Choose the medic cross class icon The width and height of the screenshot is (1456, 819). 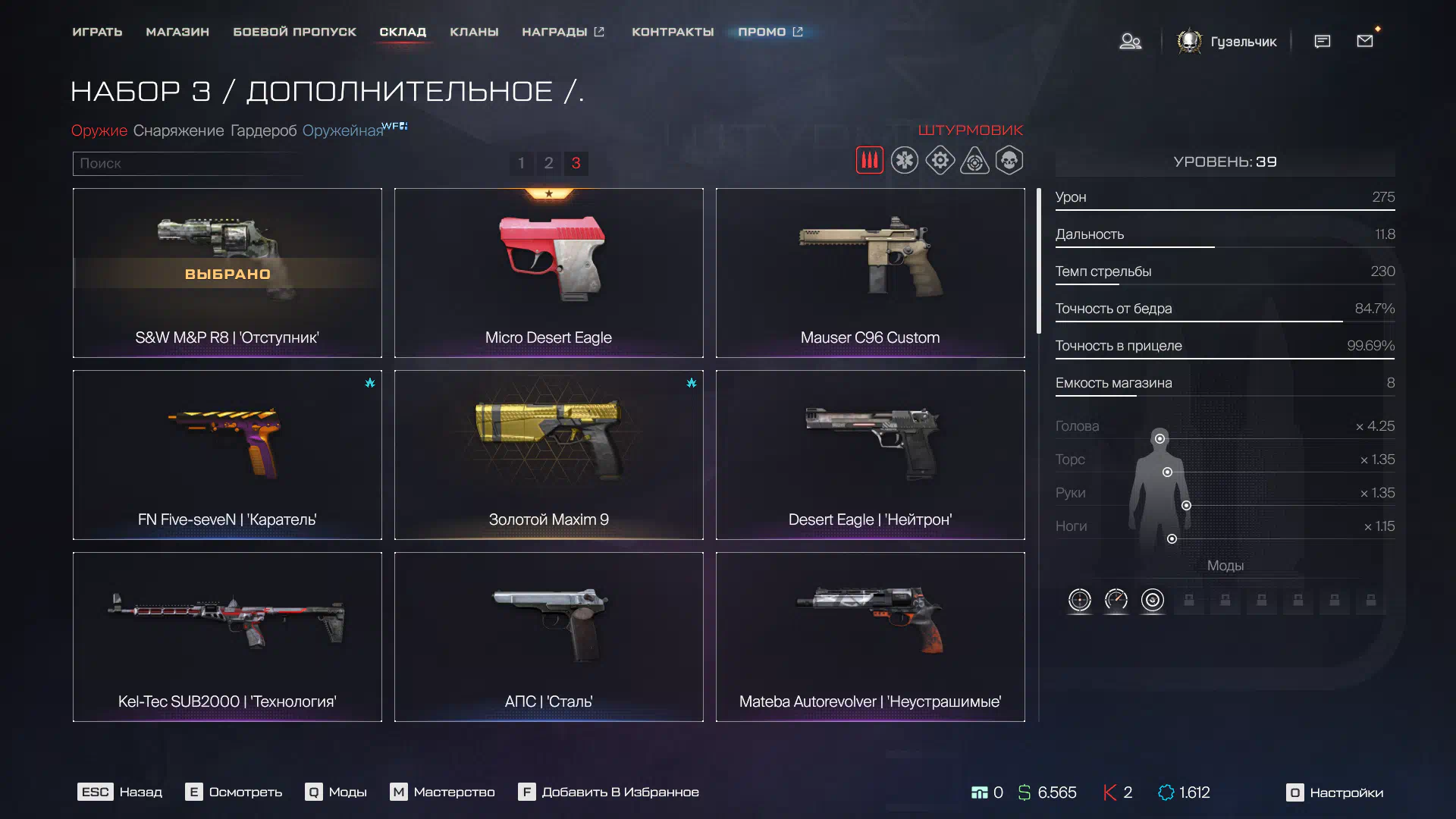(905, 161)
